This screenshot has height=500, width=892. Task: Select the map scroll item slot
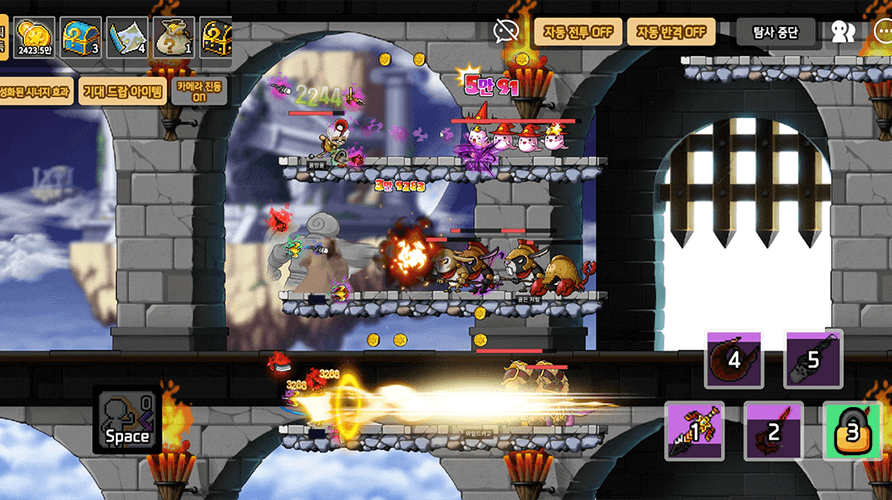coord(127,40)
